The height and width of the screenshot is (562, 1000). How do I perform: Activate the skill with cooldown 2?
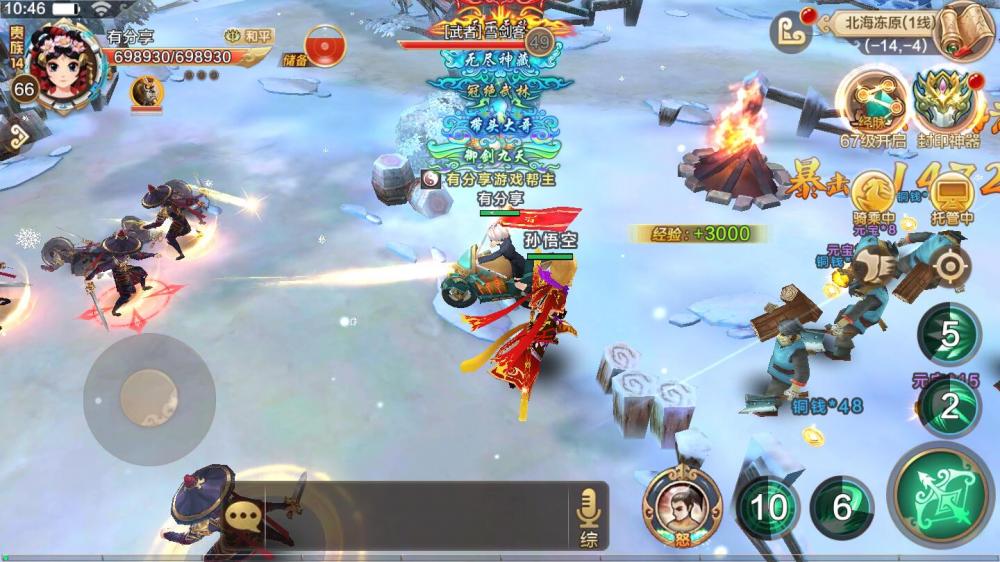click(949, 407)
